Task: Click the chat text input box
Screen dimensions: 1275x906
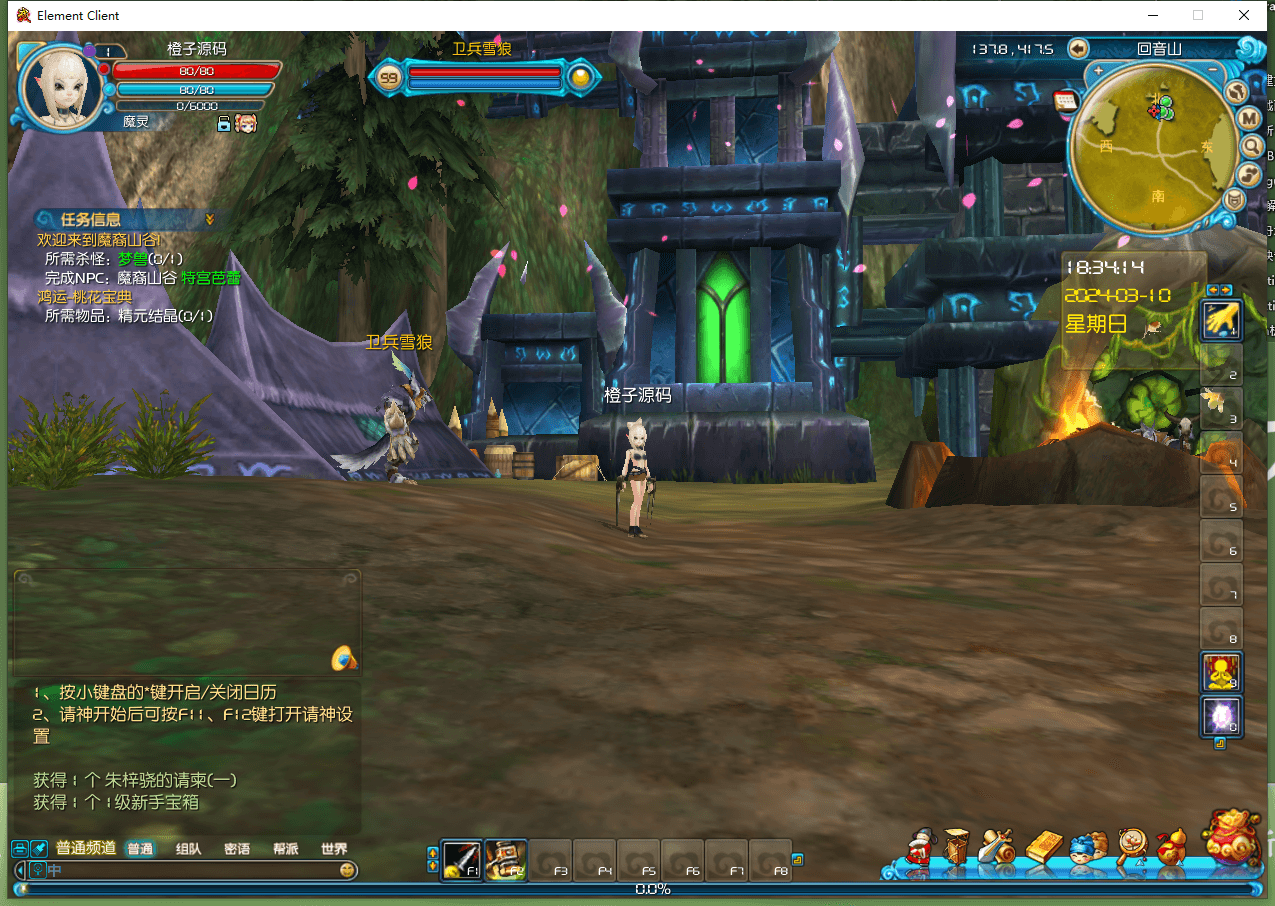Action: (190, 870)
